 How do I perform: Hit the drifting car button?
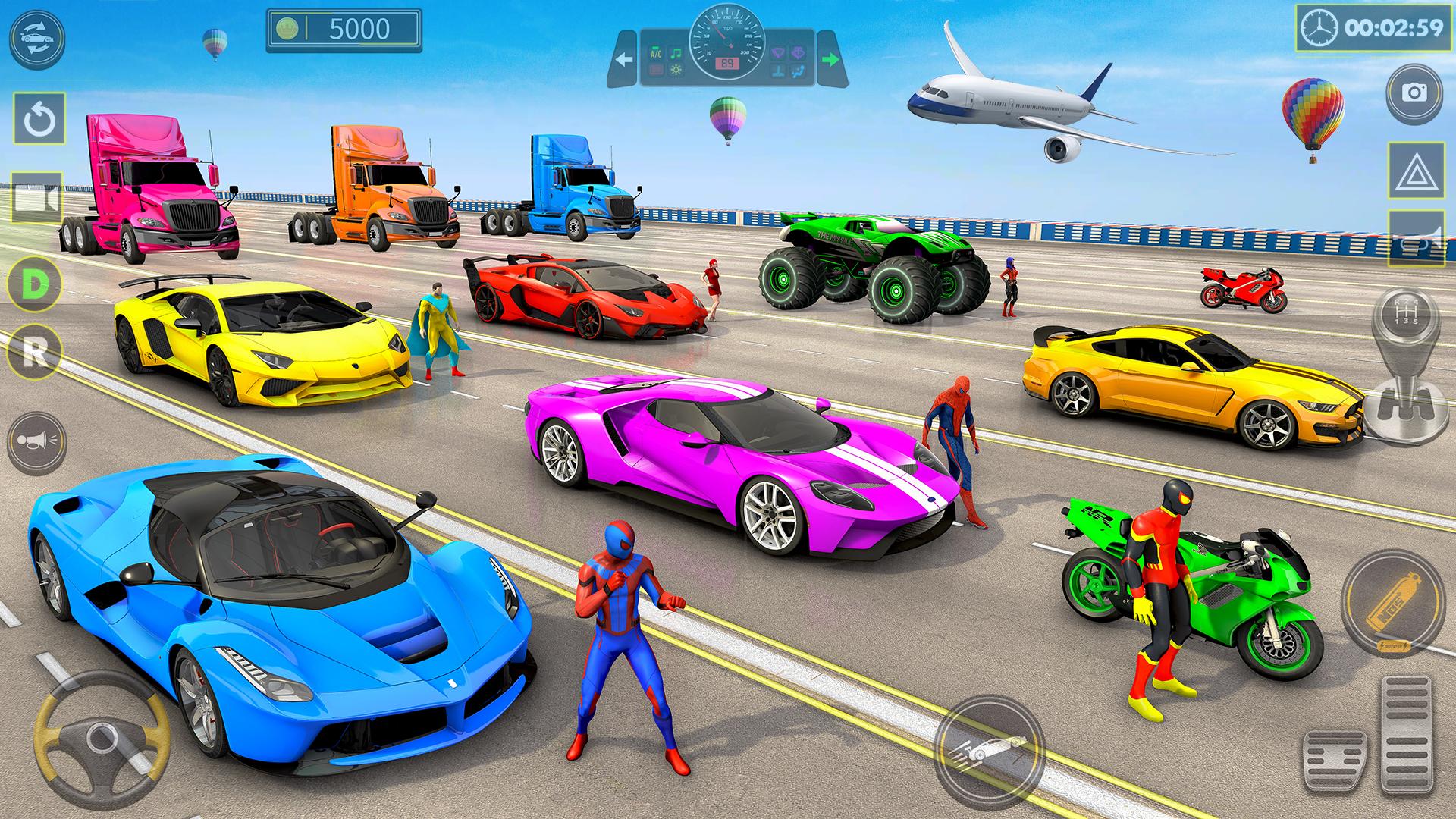coord(987,753)
